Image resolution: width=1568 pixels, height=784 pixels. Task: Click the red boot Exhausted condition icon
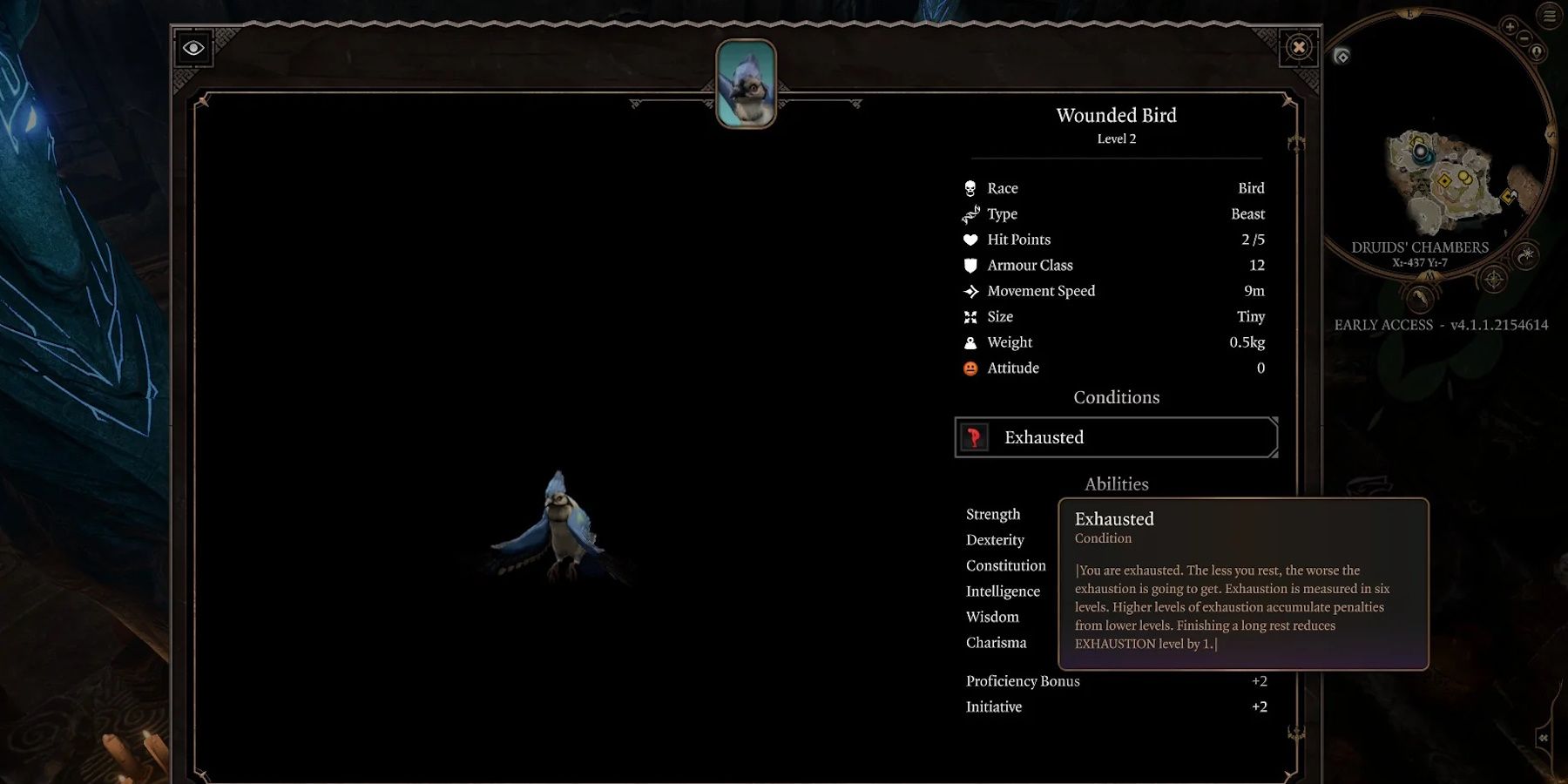[972, 437]
